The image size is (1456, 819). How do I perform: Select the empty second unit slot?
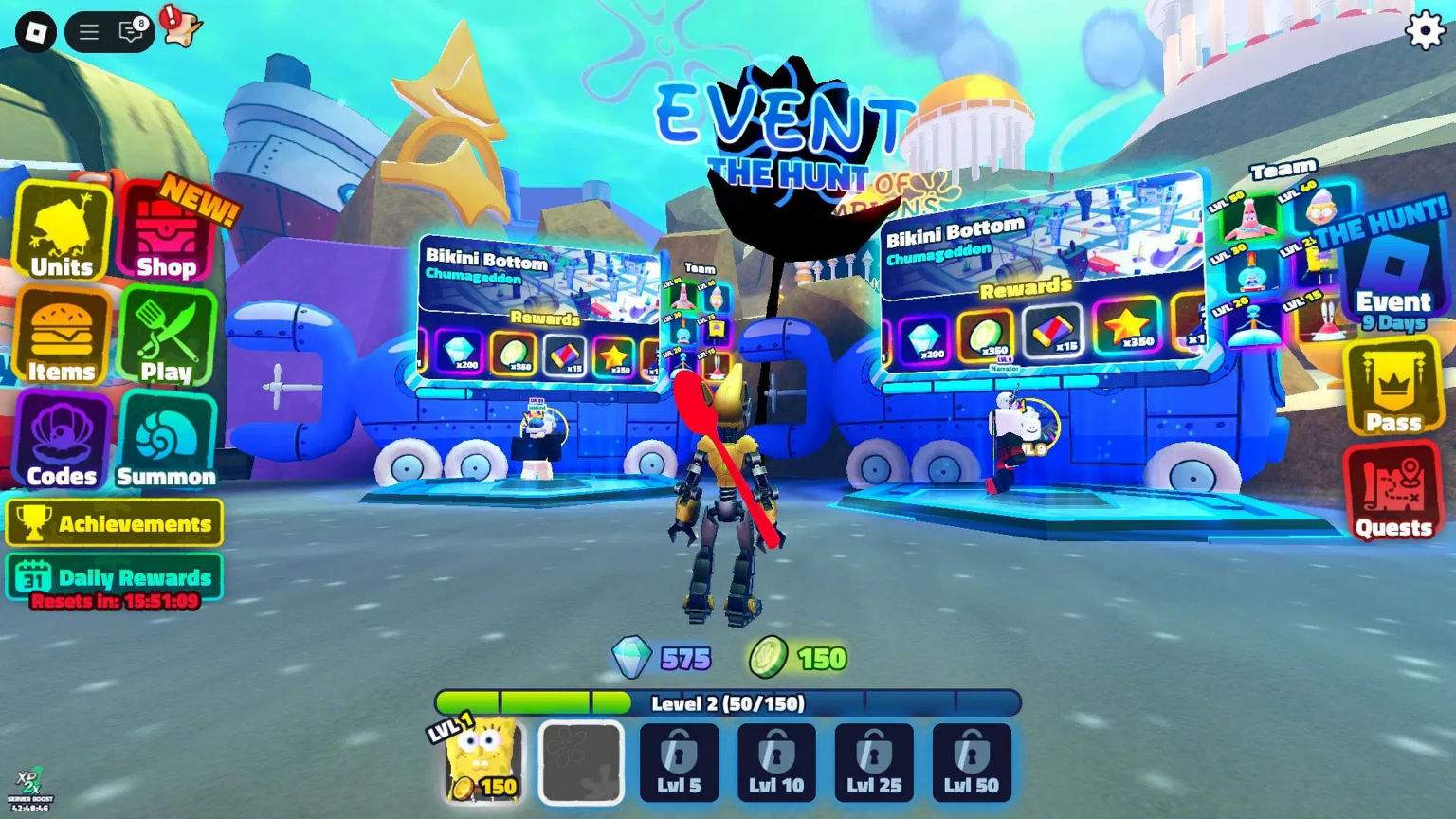point(581,763)
